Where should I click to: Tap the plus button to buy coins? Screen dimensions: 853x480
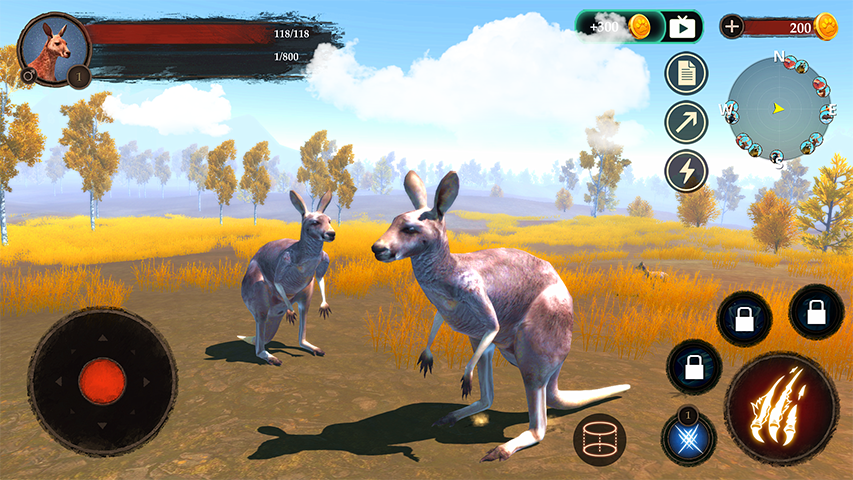click(732, 27)
